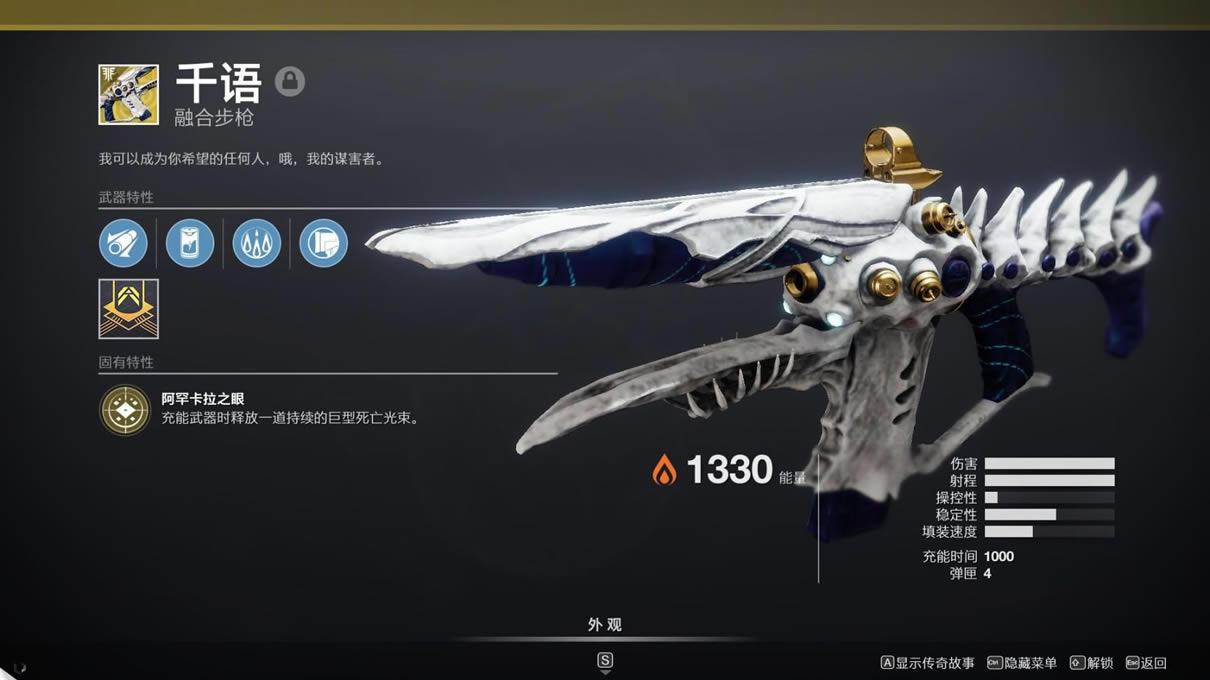The height and width of the screenshot is (680, 1210).
Task: Select the stock perk icon
Action: (x=323, y=243)
